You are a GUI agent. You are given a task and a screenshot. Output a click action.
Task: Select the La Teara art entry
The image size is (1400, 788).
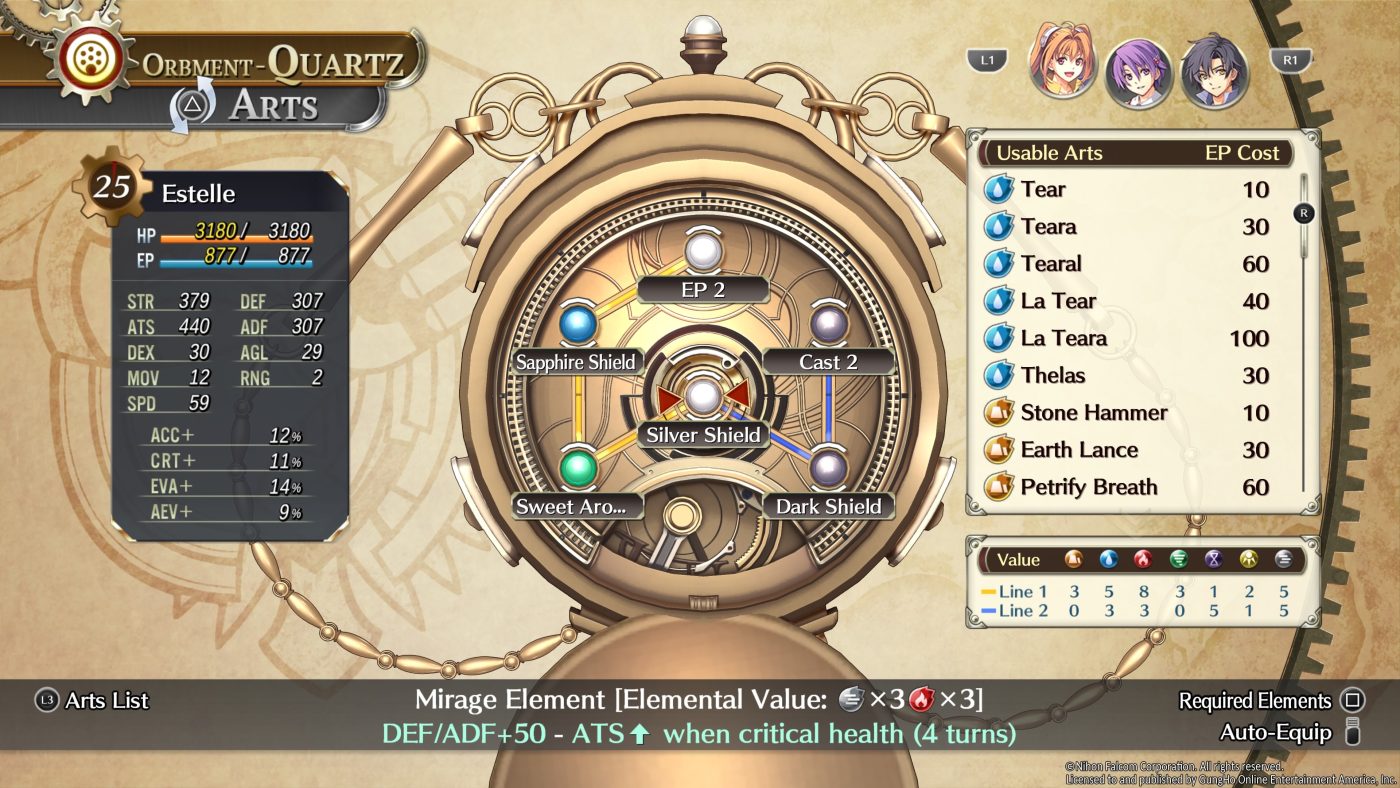click(1128, 338)
